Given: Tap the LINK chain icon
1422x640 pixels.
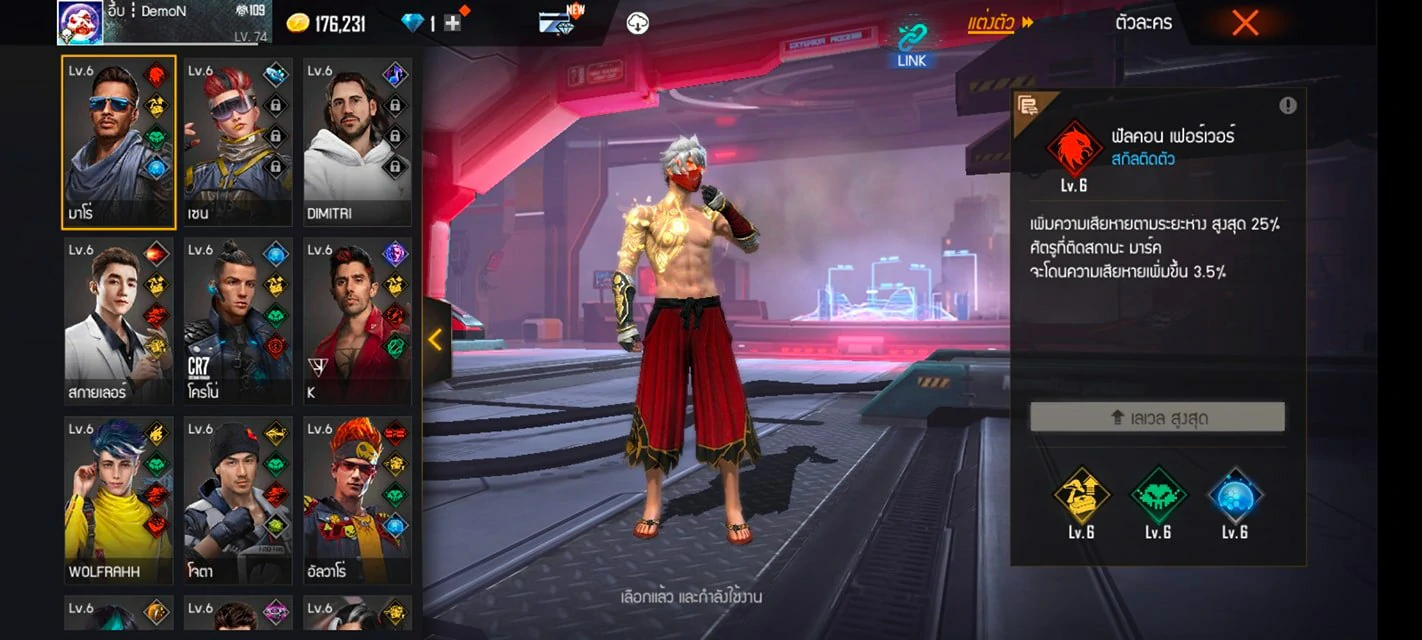Looking at the screenshot, I should click(911, 42).
